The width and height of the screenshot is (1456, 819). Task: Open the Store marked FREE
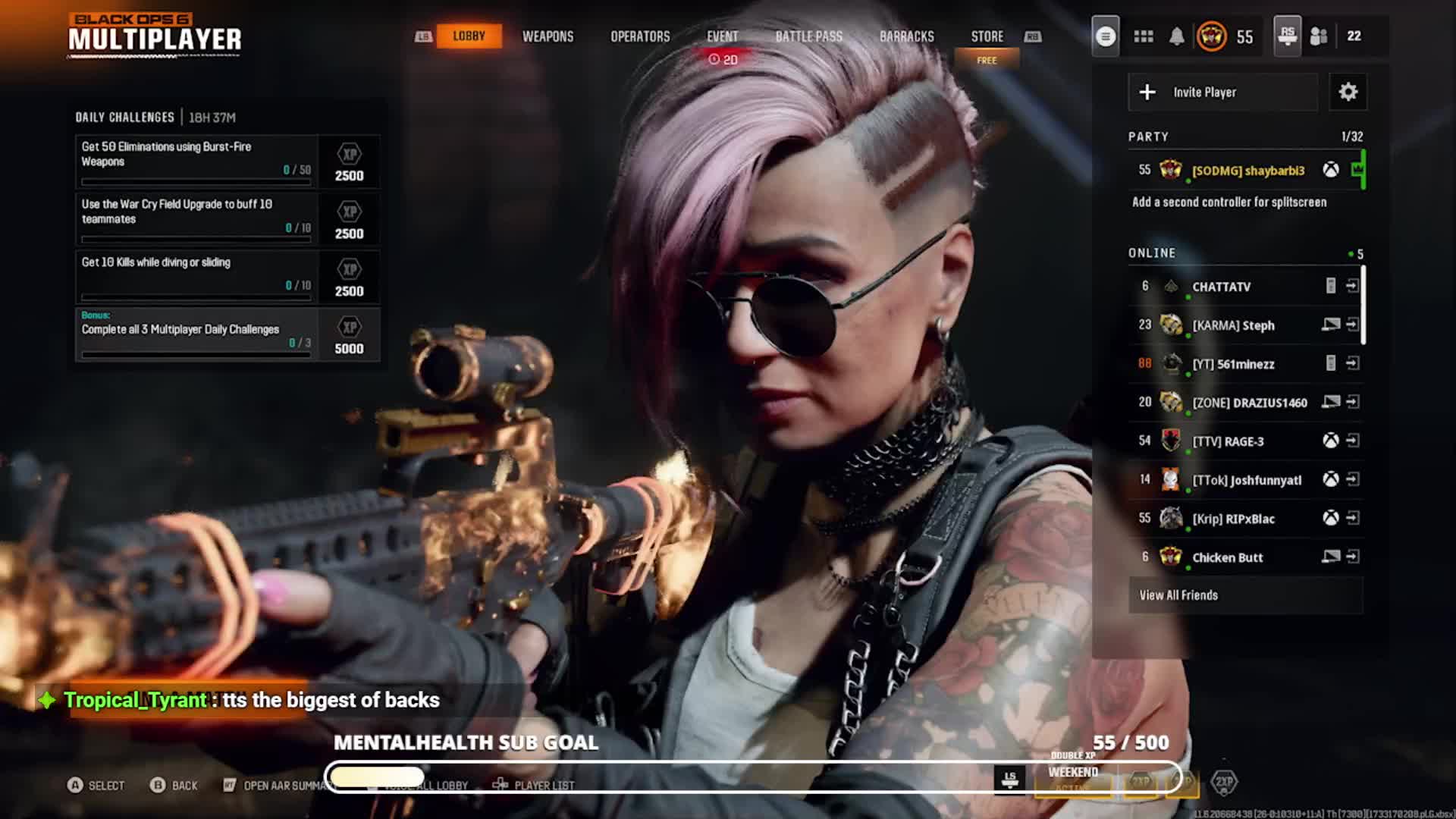pos(987,36)
